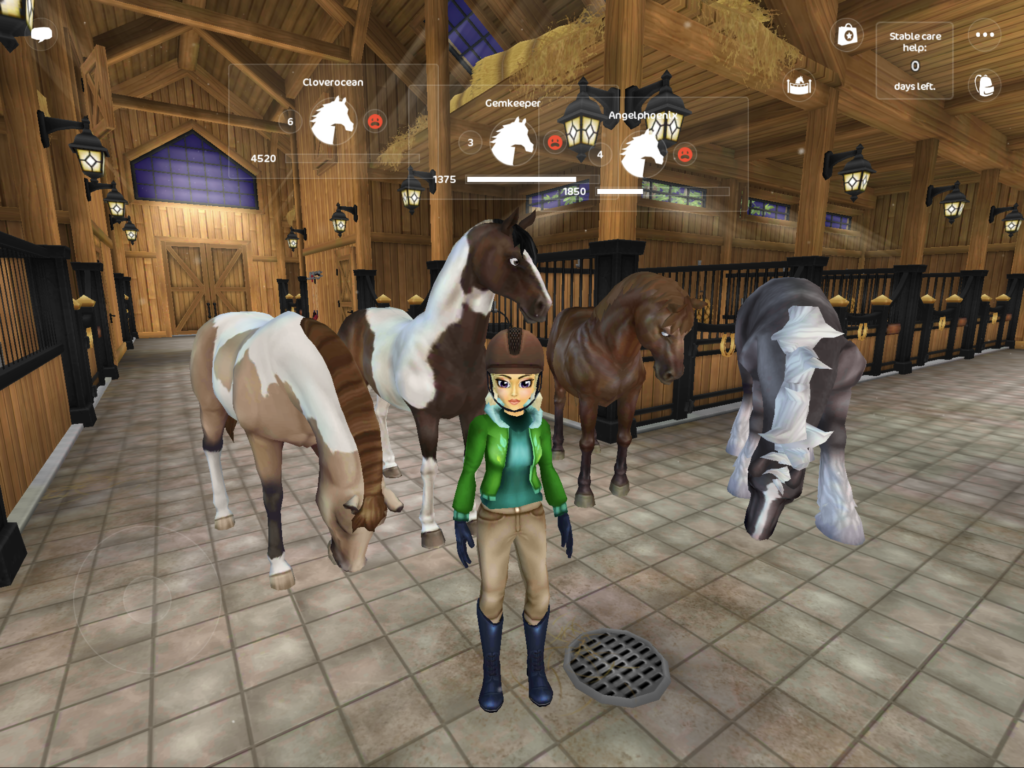Select Gemkeeper's horse head portrait

point(513,141)
